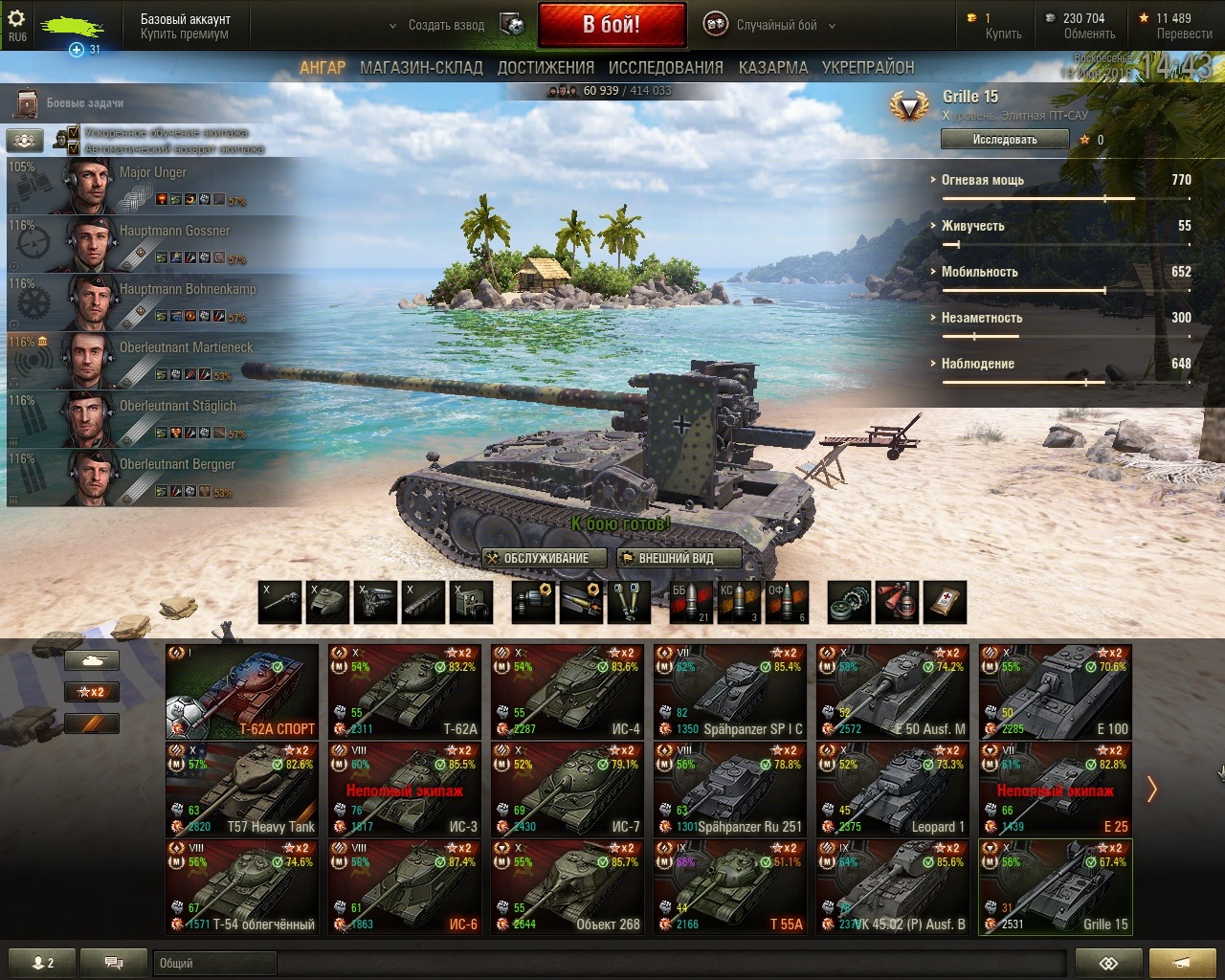Screen dimensions: 1225x980
Task: Start battle with the red В бой! button
Action: point(612,25)
